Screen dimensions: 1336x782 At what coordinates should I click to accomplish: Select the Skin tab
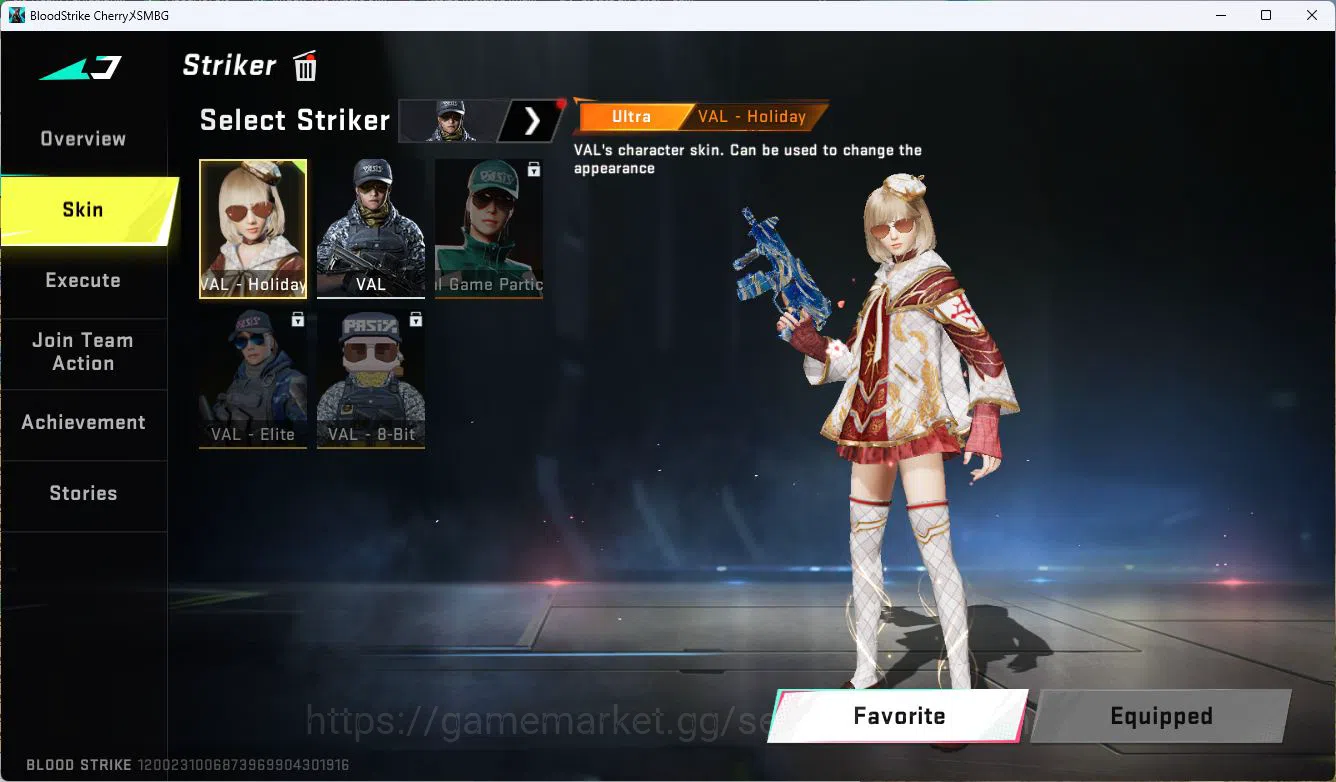[x=82, y=209]
